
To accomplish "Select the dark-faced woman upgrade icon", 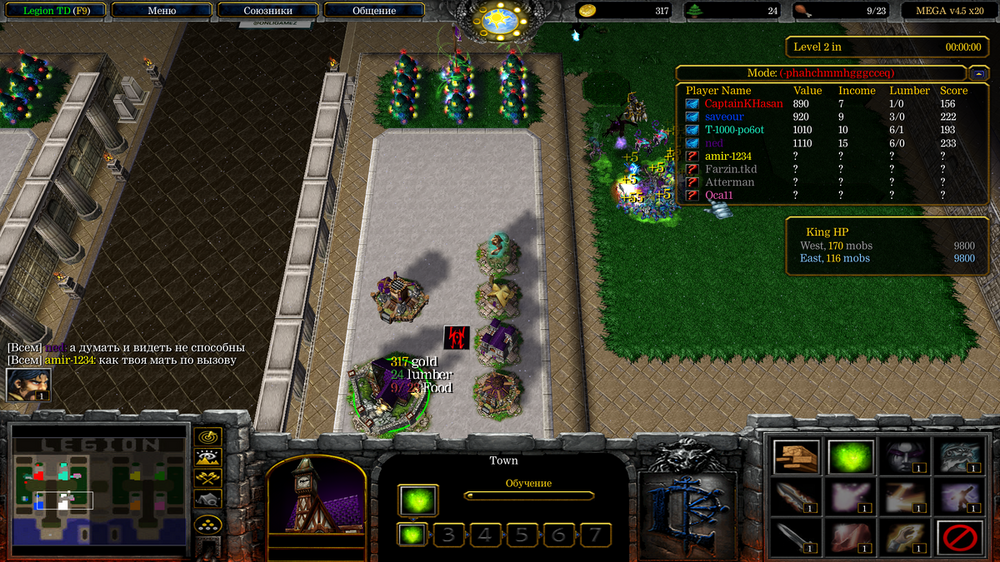I will tap(904, 457).
